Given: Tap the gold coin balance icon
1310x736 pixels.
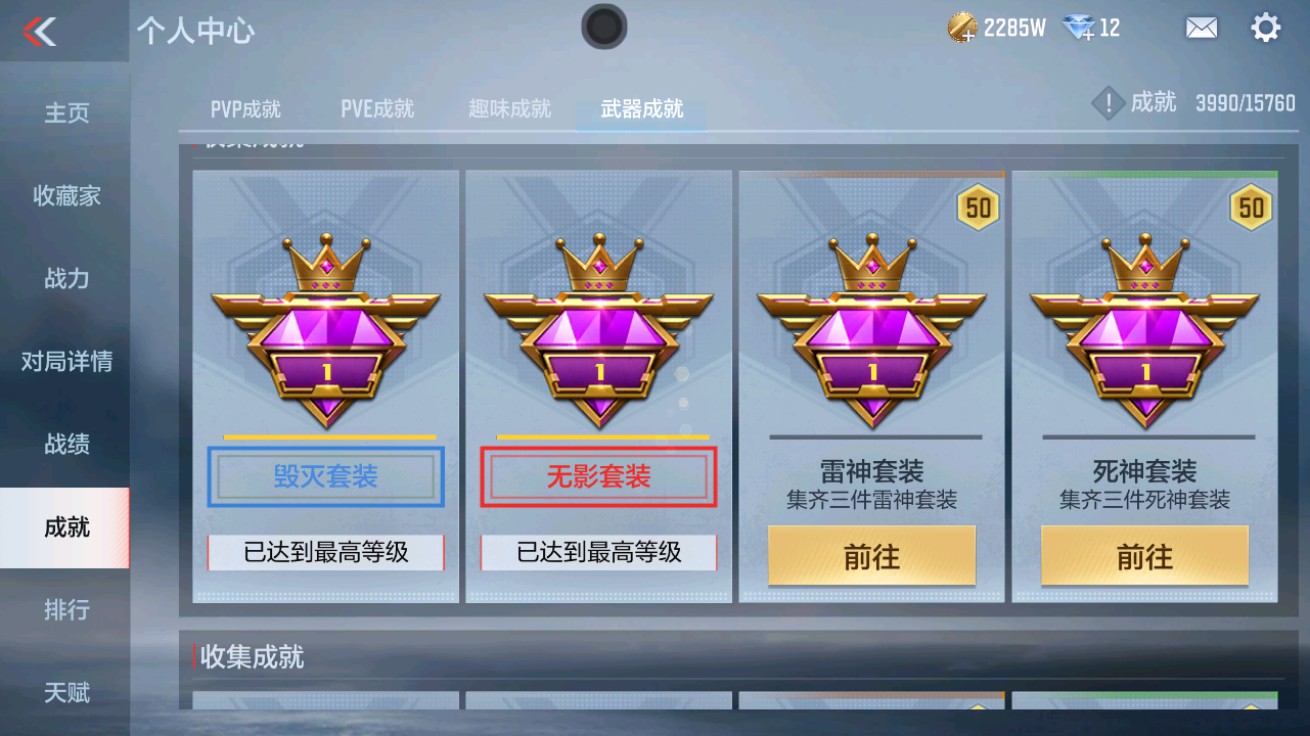Looking at the screenshot, I should pos(962,27).
